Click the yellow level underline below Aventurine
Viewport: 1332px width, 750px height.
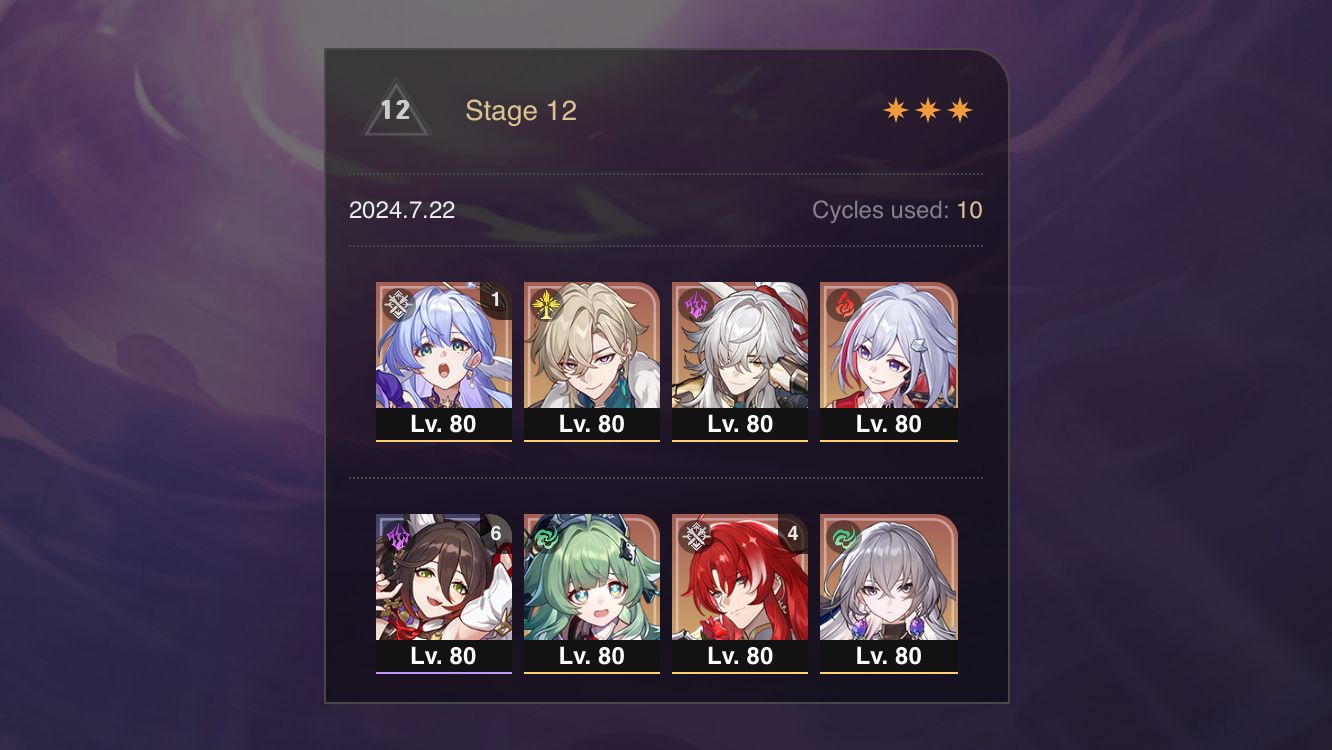(592, 440)
